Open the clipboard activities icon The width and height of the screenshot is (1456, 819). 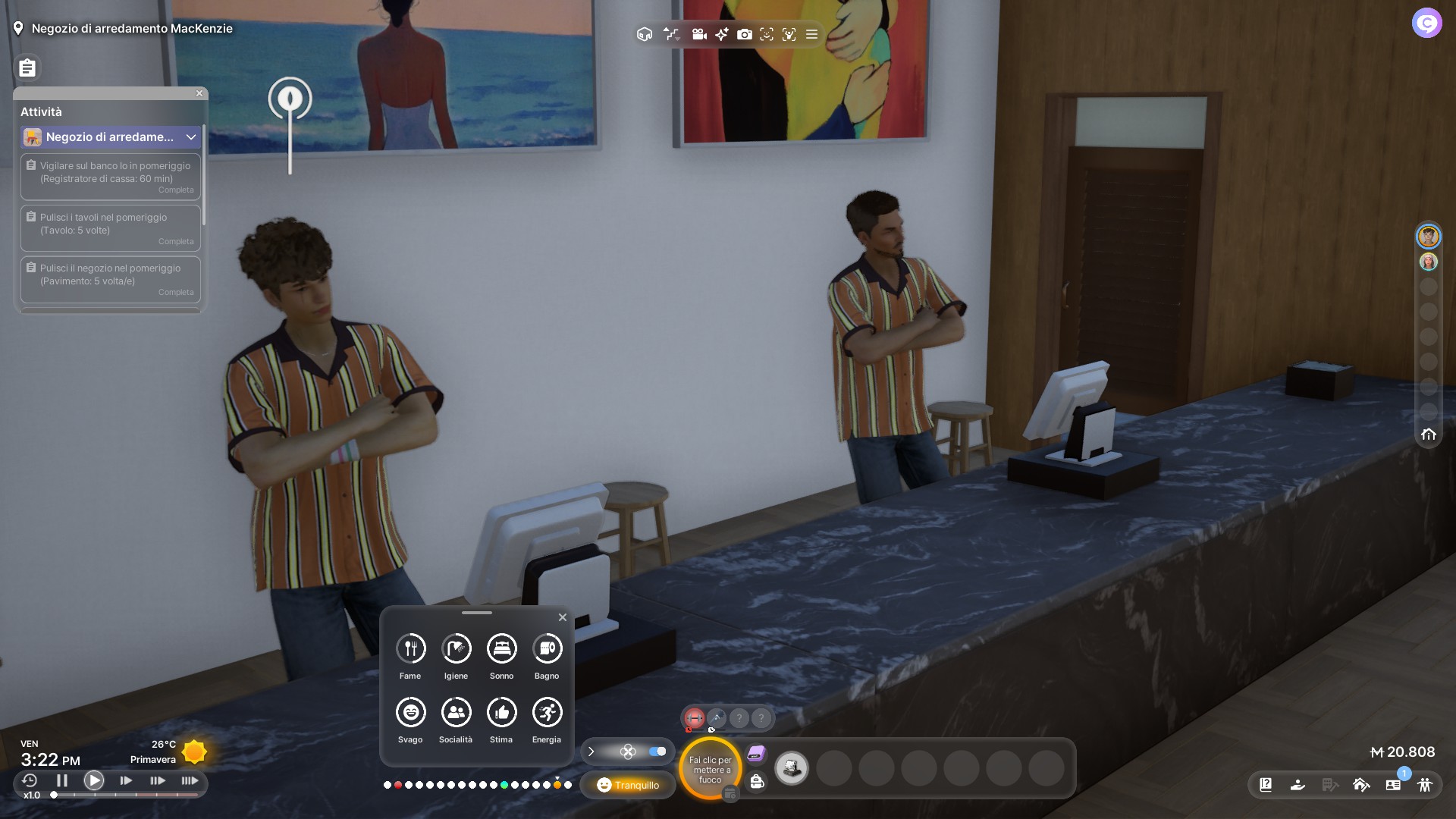coord(27,68)
